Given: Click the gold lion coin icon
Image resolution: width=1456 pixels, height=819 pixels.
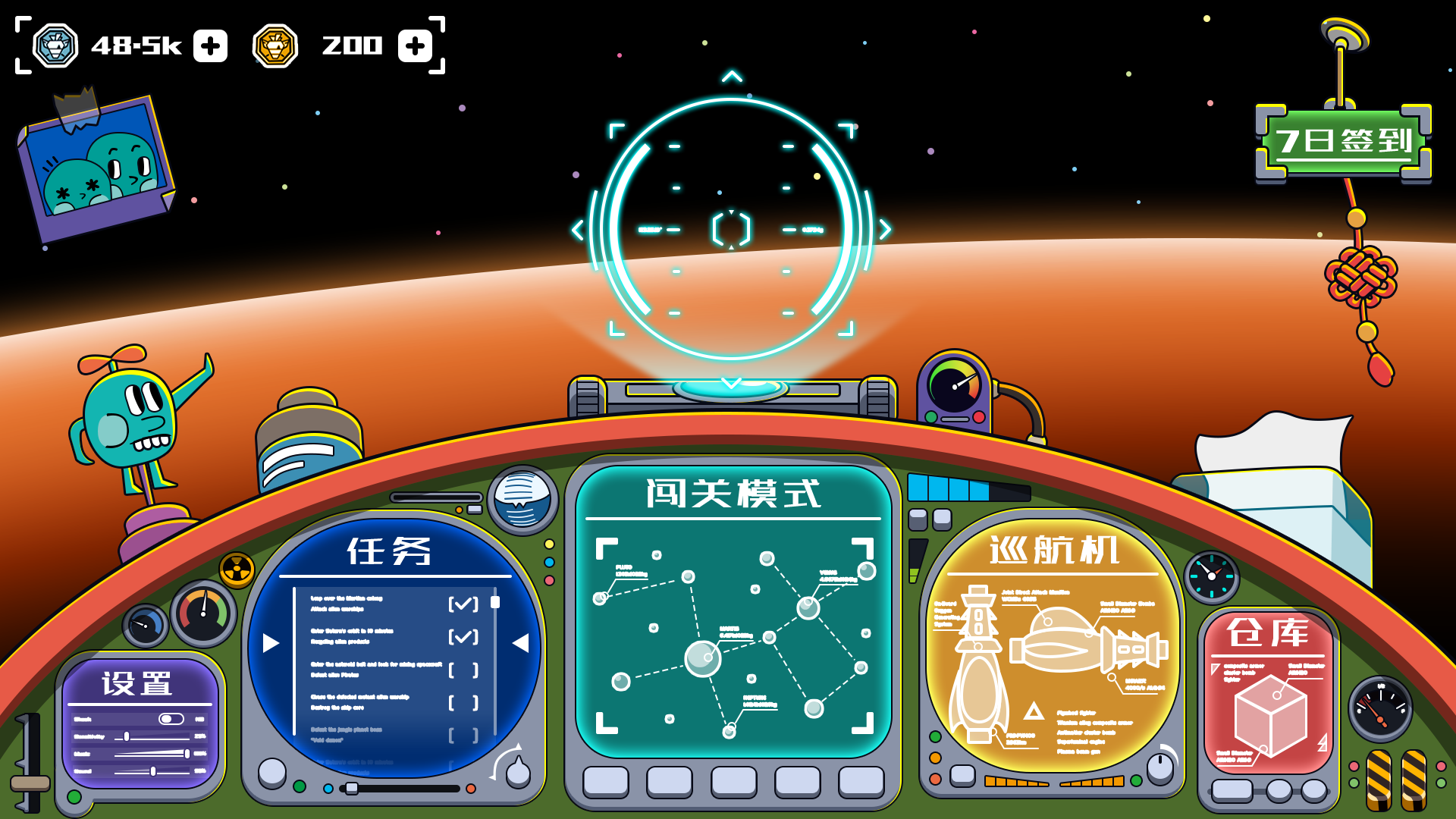Looking at the screenshot, I should pos(275,45).
